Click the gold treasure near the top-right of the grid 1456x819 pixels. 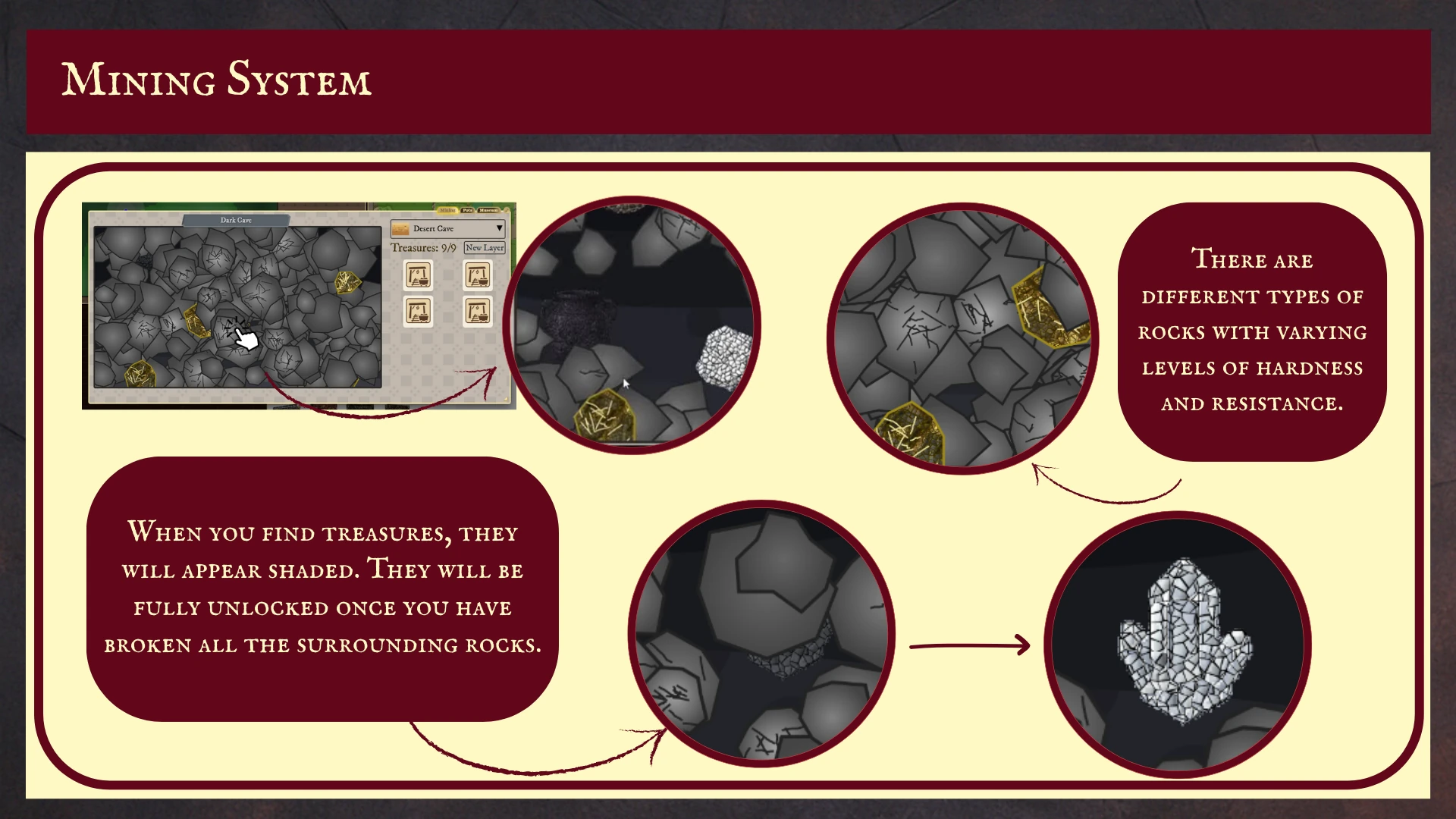pyautogui.click(x=348, y=283)
